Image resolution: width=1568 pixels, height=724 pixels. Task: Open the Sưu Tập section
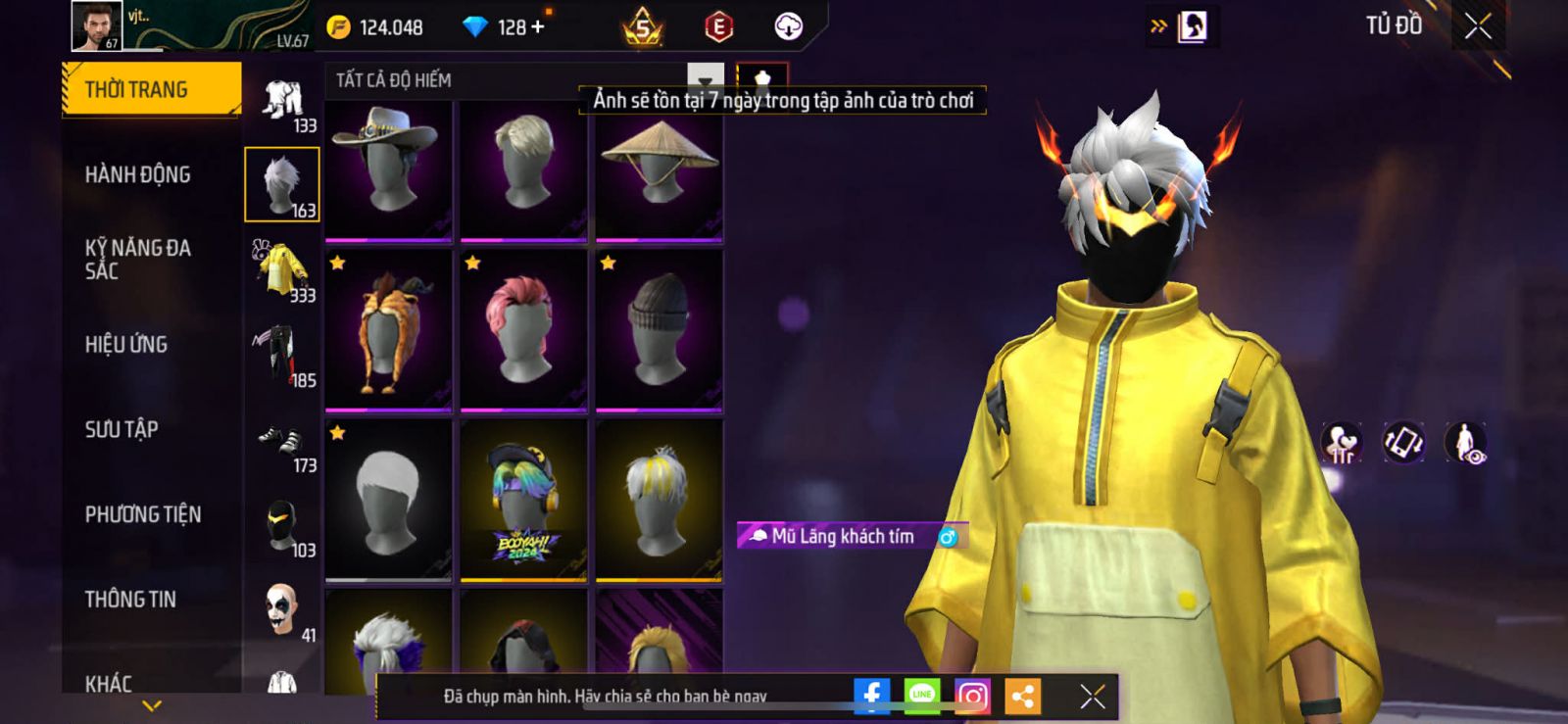[x=121, y=429]
